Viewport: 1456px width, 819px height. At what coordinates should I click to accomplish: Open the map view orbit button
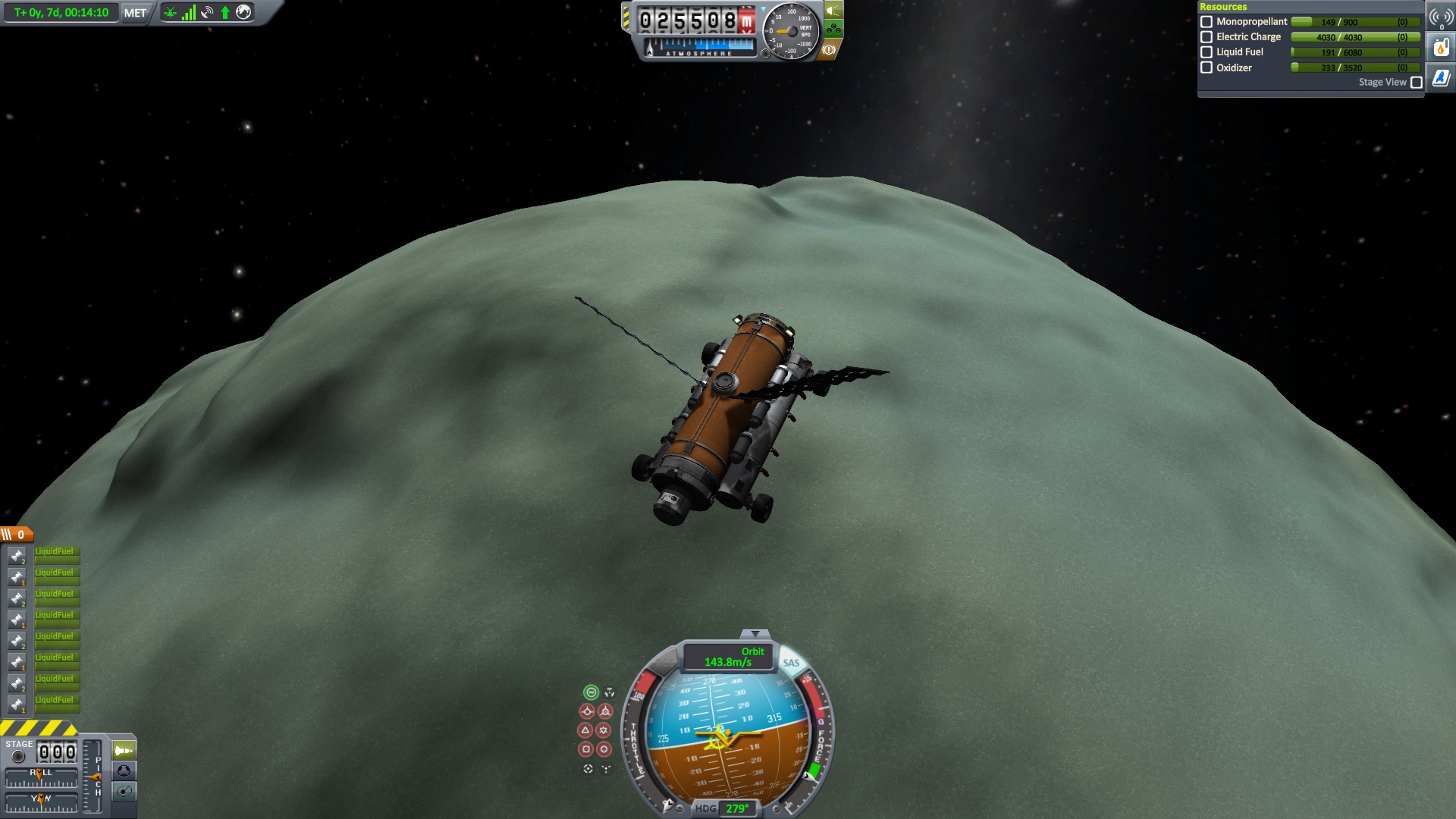tap(124, 792)
